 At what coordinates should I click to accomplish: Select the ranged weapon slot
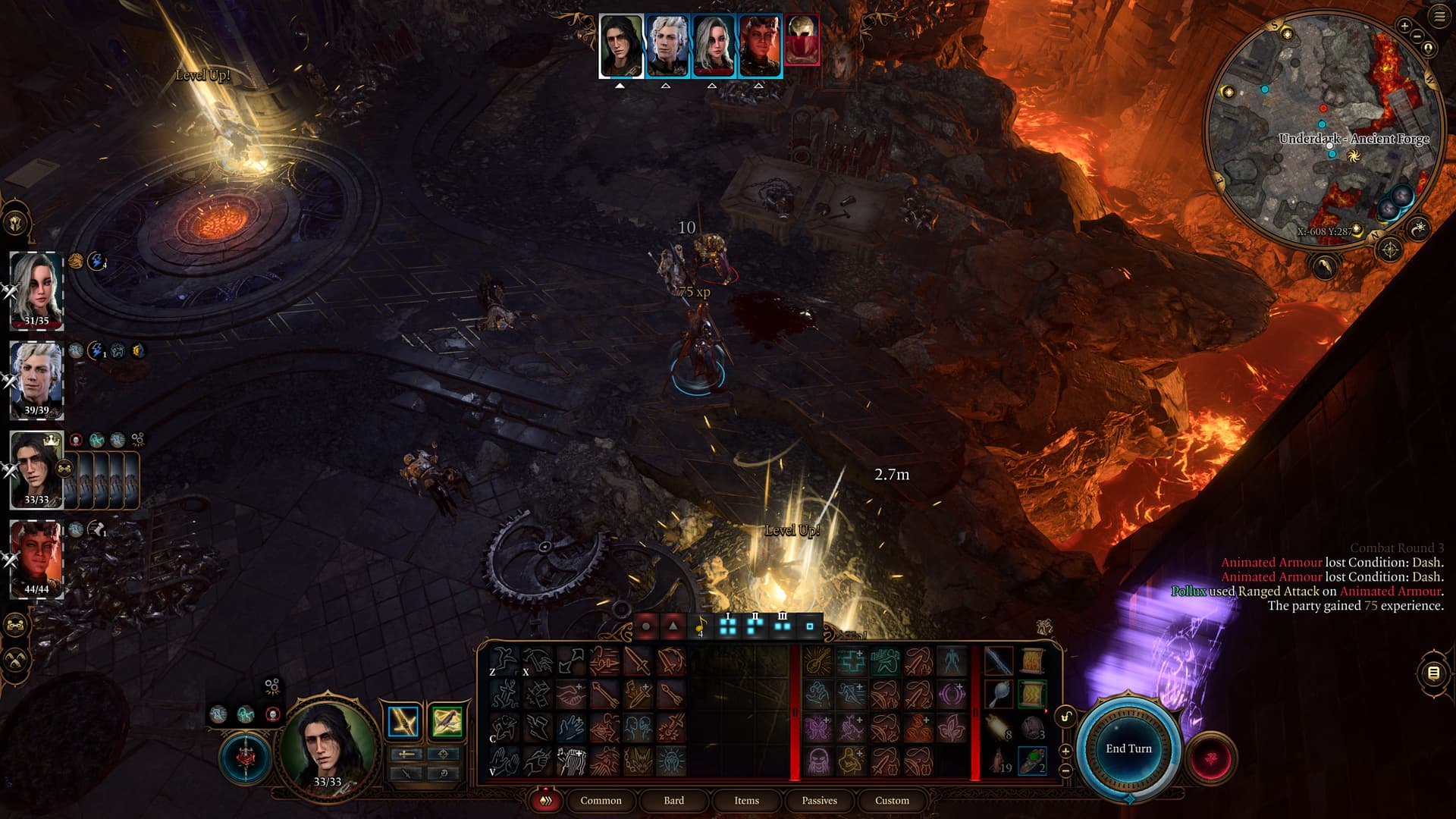[447, 722]
